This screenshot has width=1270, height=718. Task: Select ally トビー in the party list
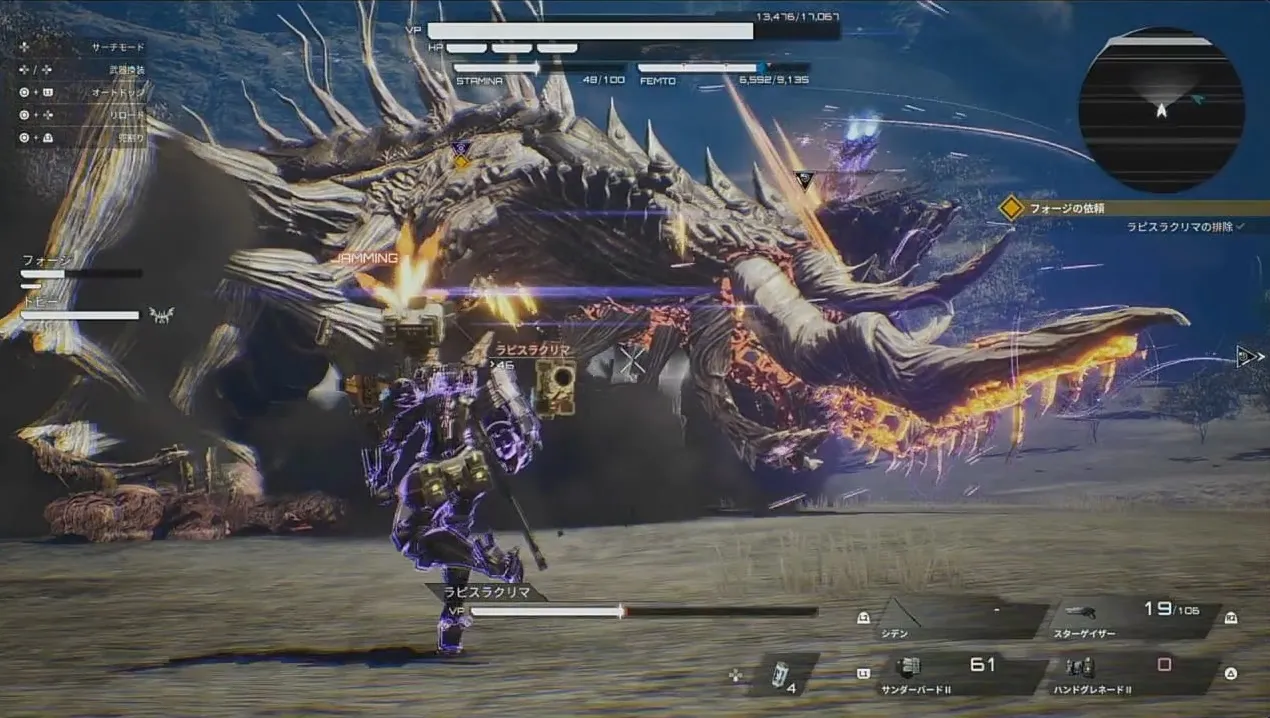tap(80, 307)
